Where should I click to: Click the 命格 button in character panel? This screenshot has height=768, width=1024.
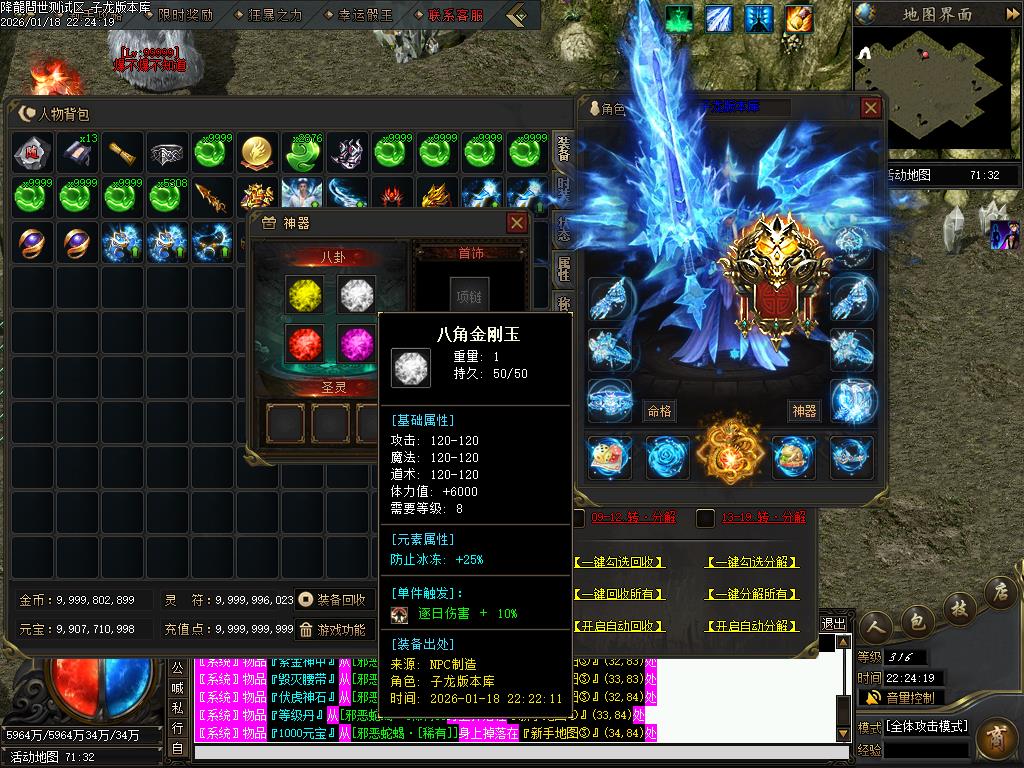(x=659, y=411)
